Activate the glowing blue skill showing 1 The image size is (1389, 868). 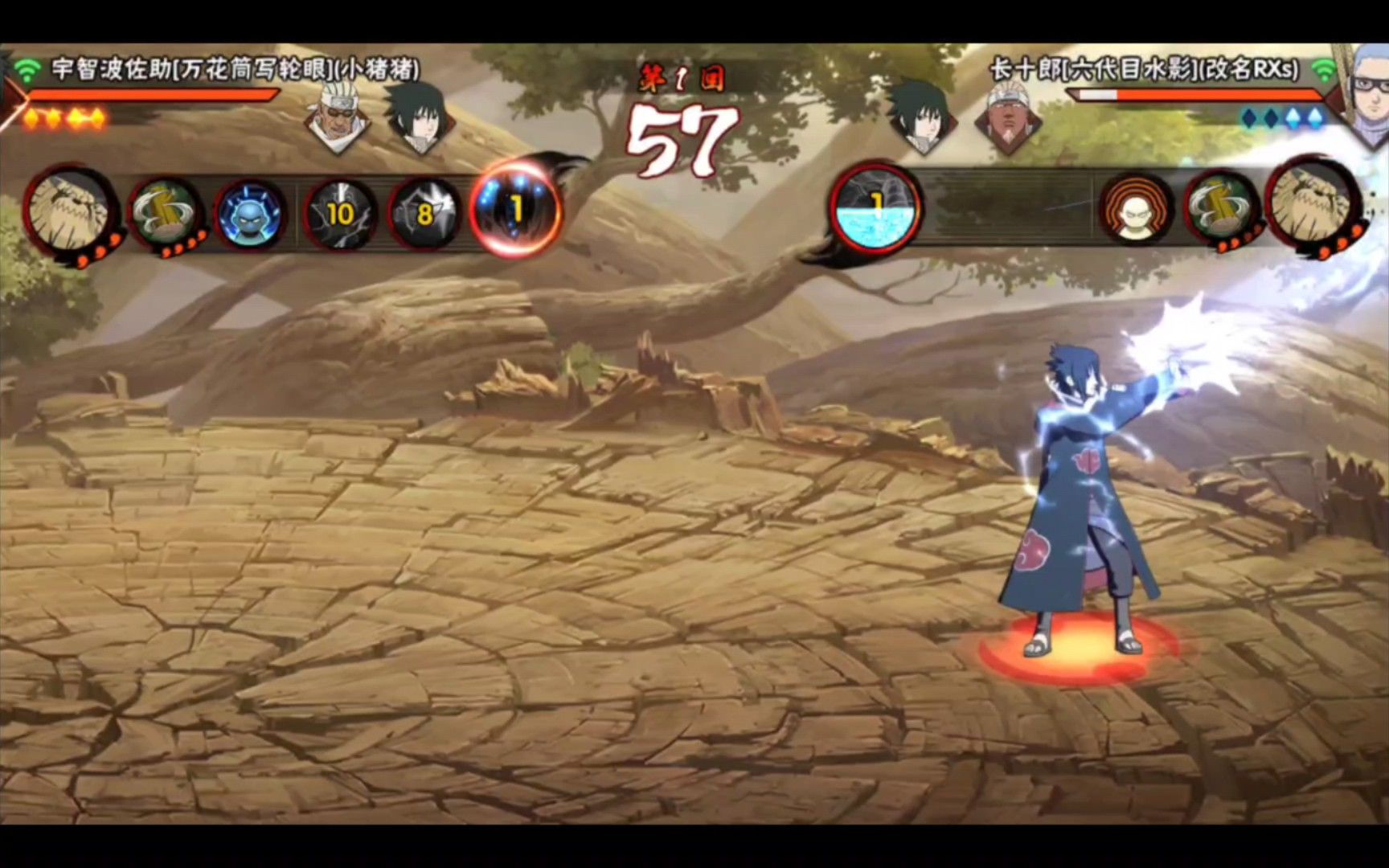(x=514, y=209)
